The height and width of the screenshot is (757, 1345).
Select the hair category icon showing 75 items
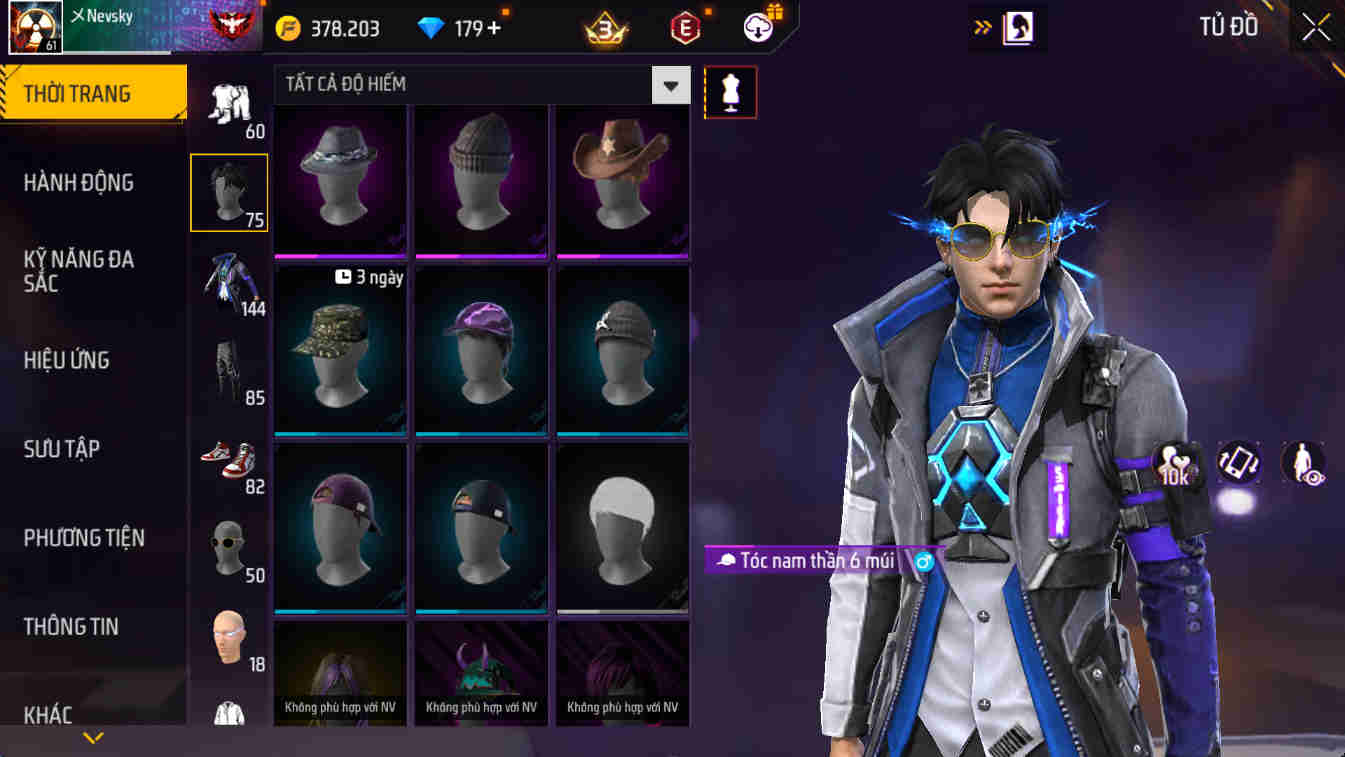coord(229,192)
